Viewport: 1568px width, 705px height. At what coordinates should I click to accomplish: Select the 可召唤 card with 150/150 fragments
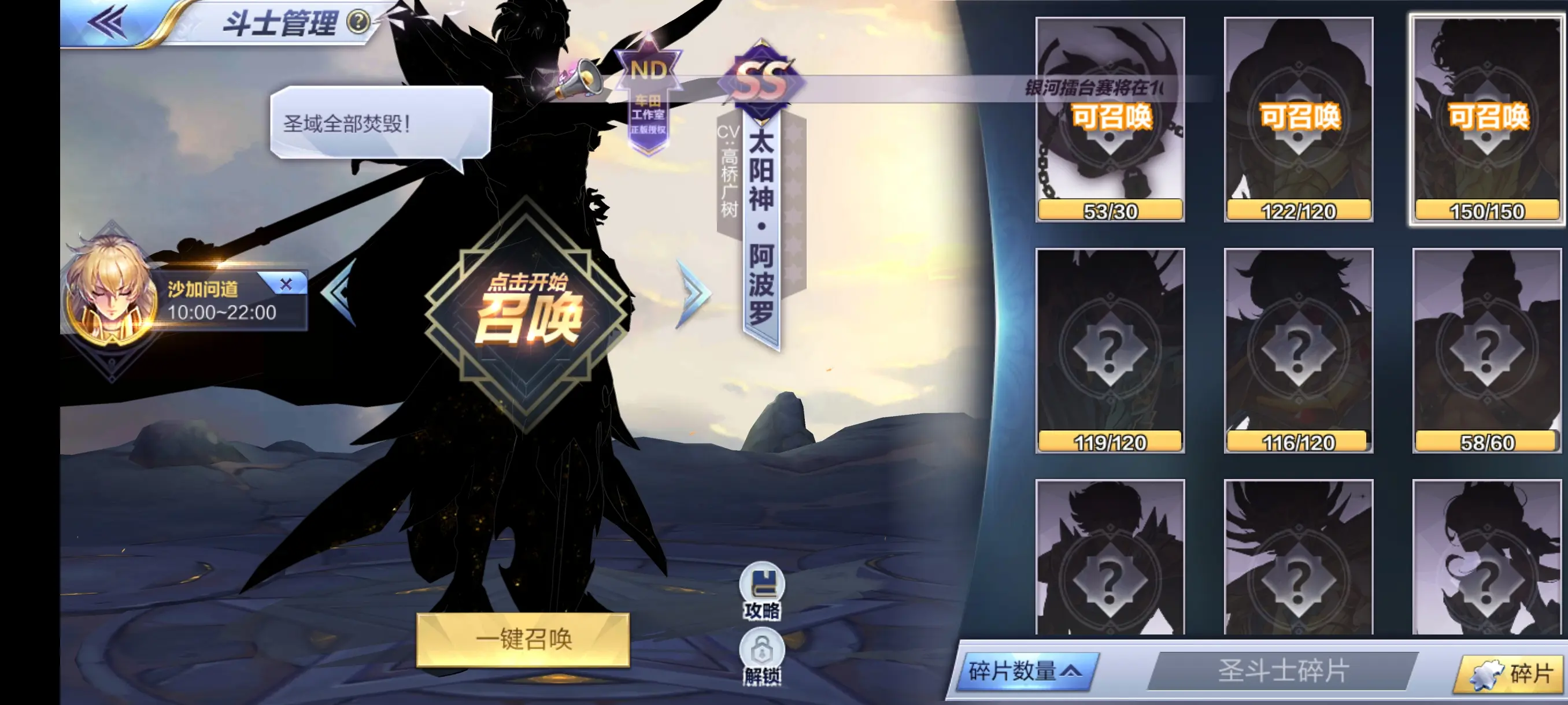(1486, 116)
